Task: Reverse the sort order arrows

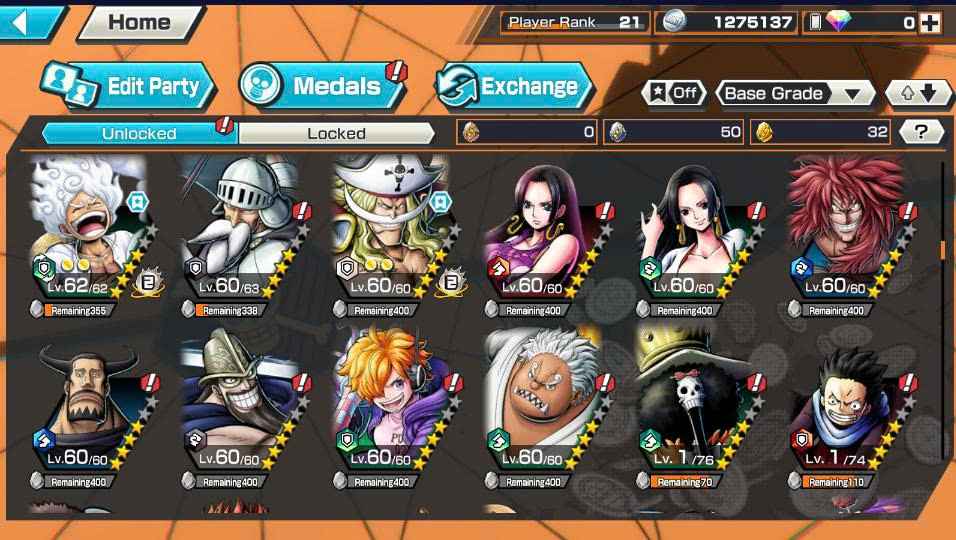Action: (918, 93)
